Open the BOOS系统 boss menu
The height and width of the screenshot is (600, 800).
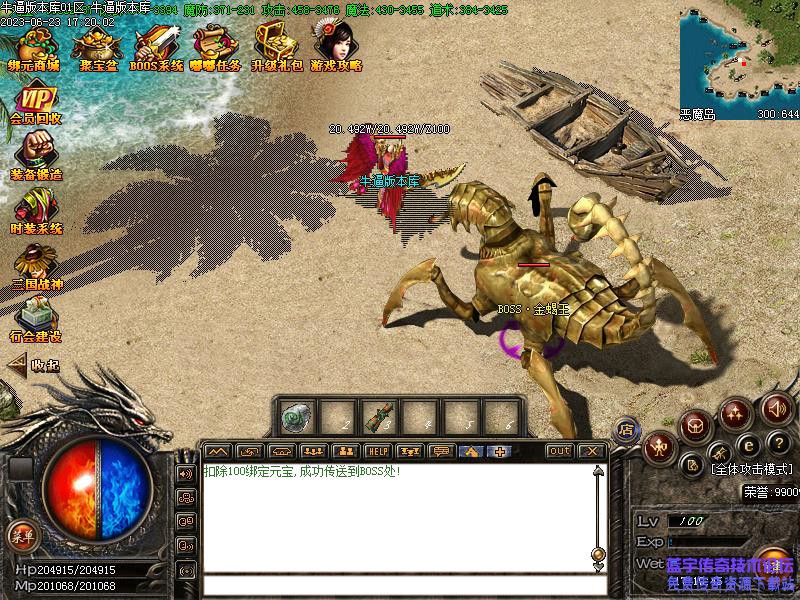click(157, 48)
